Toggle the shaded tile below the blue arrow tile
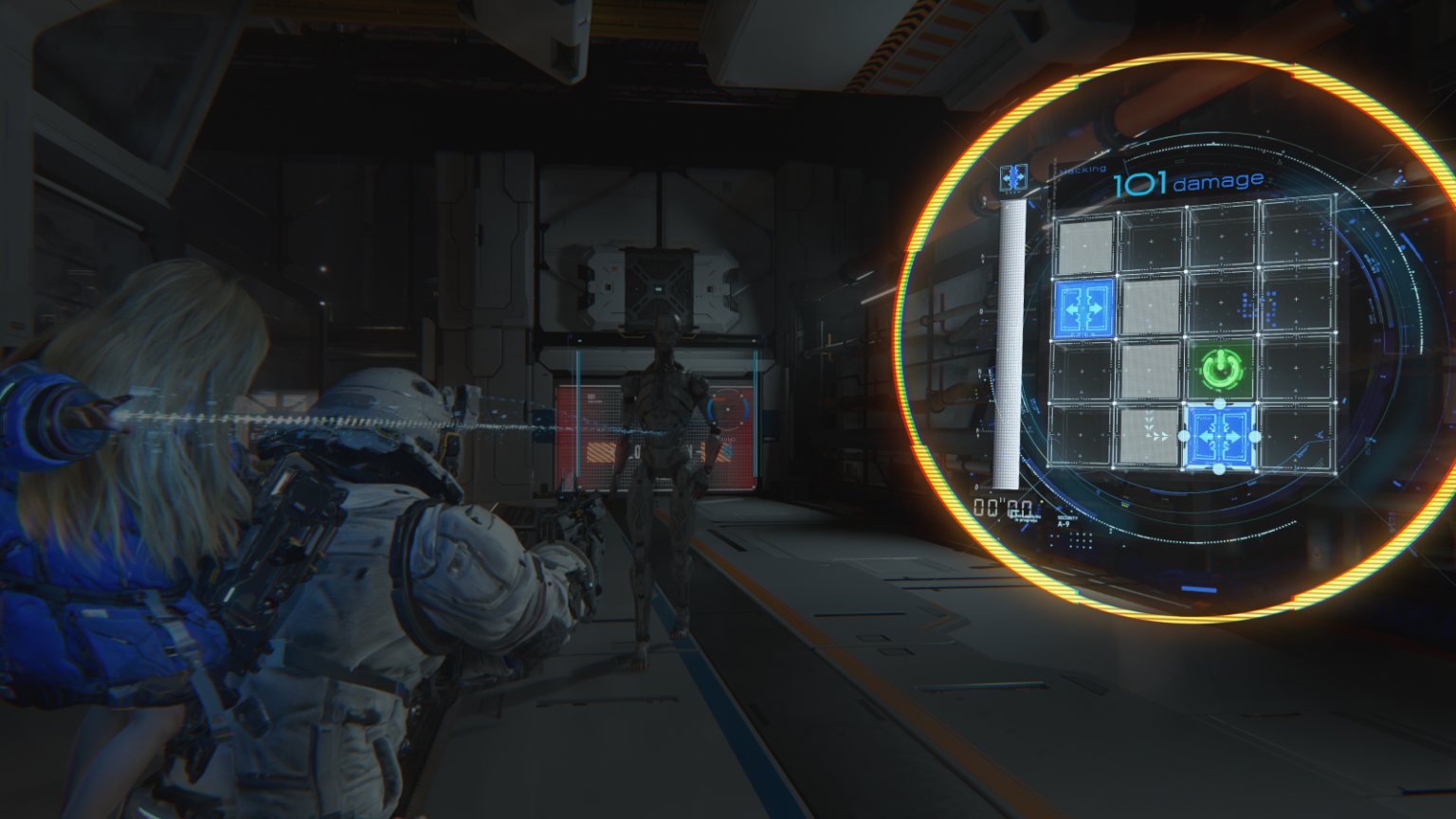The image size is (1456, 819). pos(1151,305)
